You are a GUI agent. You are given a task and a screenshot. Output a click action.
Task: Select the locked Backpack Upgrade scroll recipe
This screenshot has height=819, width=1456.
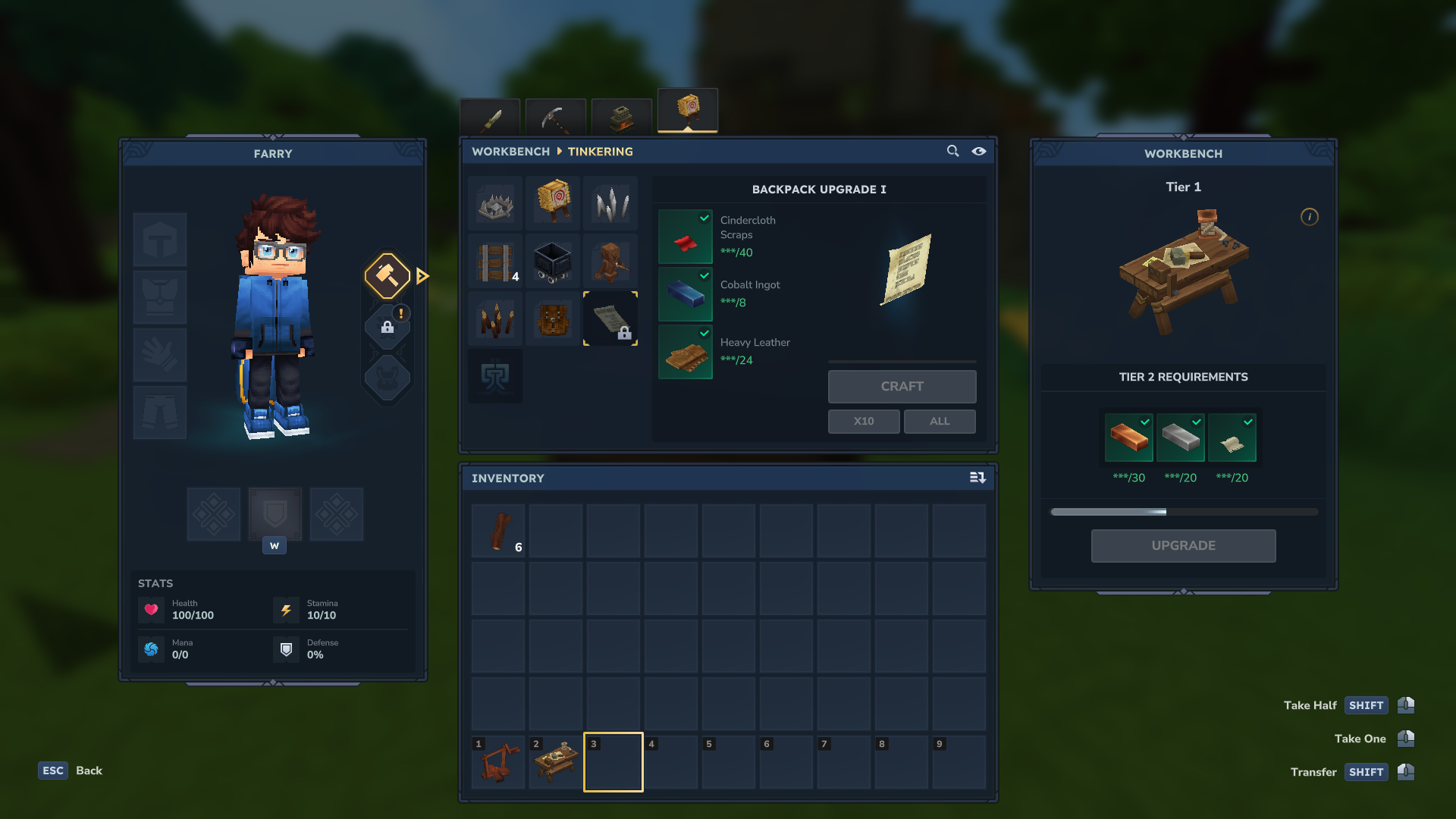pyautogui.click(x=610, y=318)
